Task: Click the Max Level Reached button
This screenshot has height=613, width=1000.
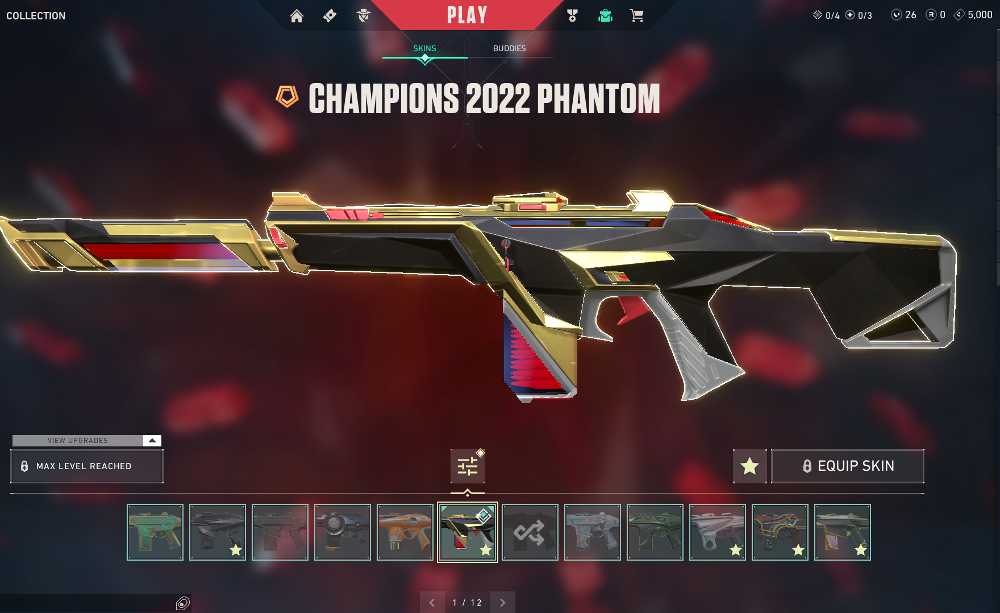Action: coord(86,466)
